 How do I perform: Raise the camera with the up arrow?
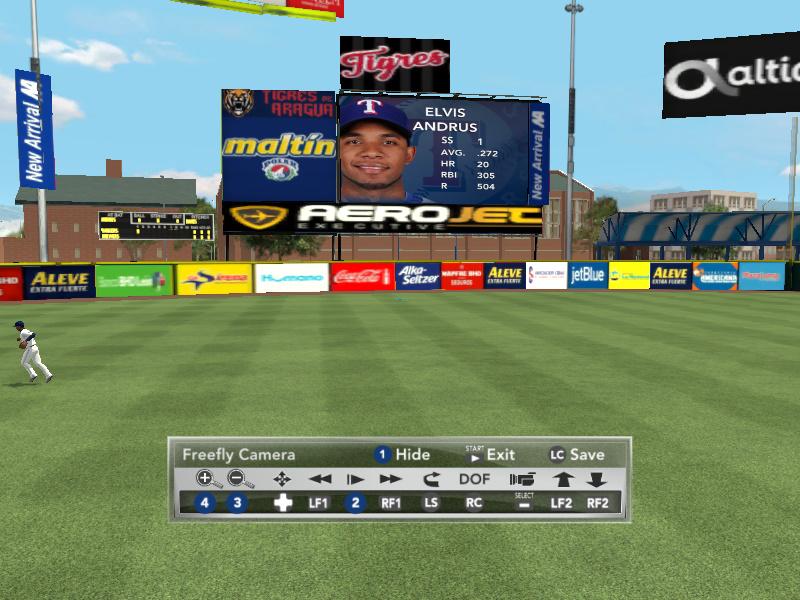pos(563,479)
